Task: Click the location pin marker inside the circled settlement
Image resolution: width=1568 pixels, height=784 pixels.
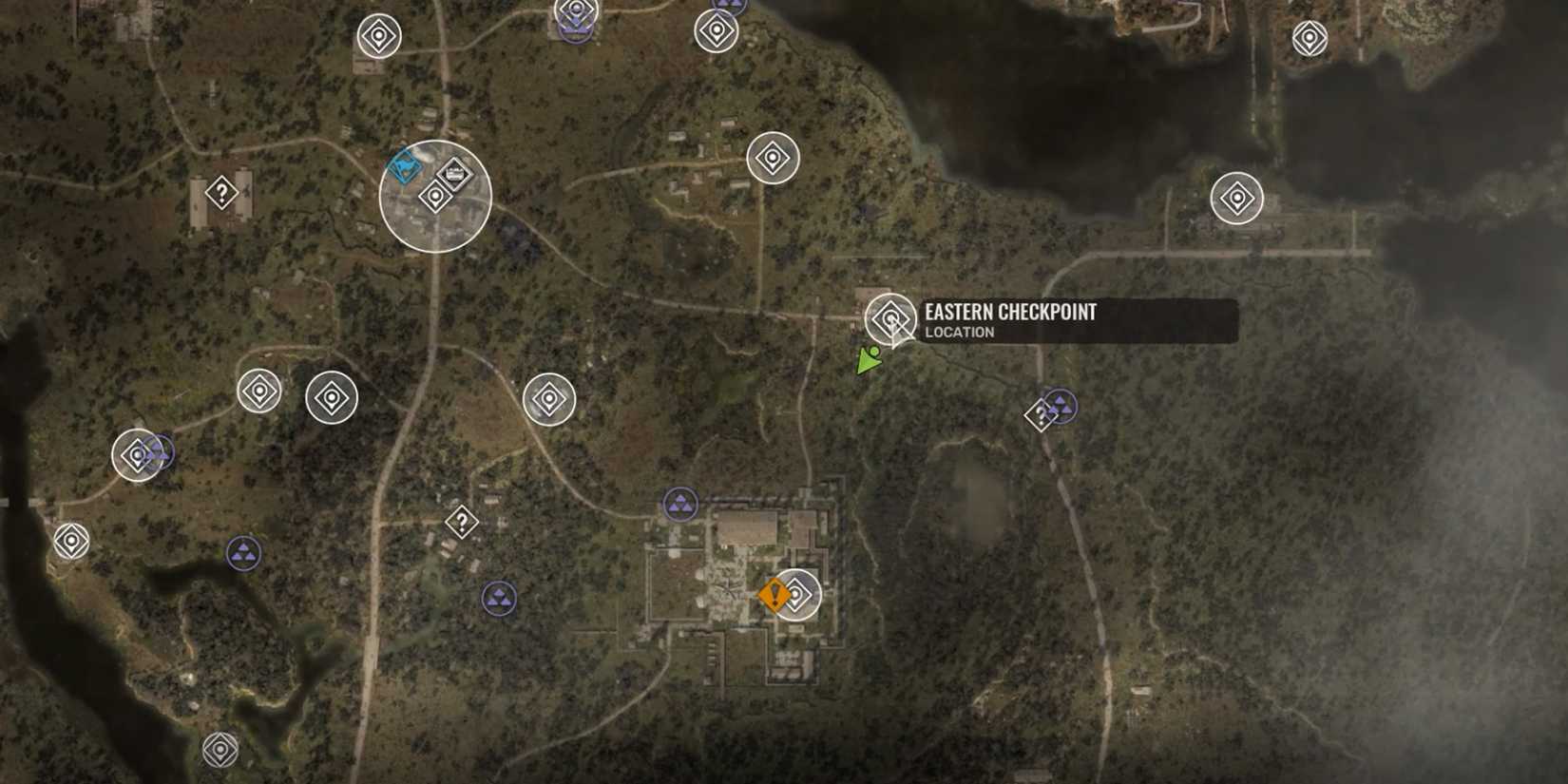Action: [435, 197]
